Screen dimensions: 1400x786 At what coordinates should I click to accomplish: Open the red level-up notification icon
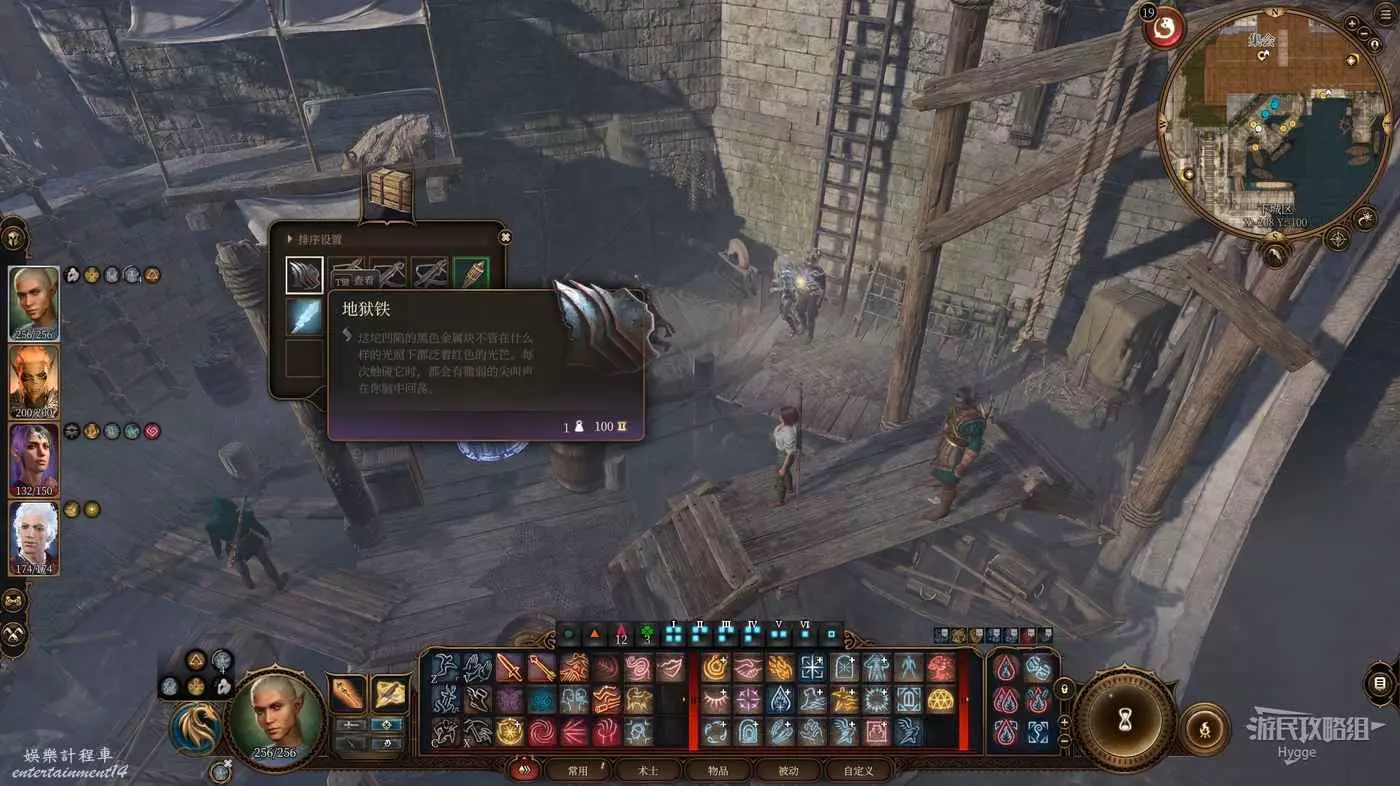point(1164,28)
